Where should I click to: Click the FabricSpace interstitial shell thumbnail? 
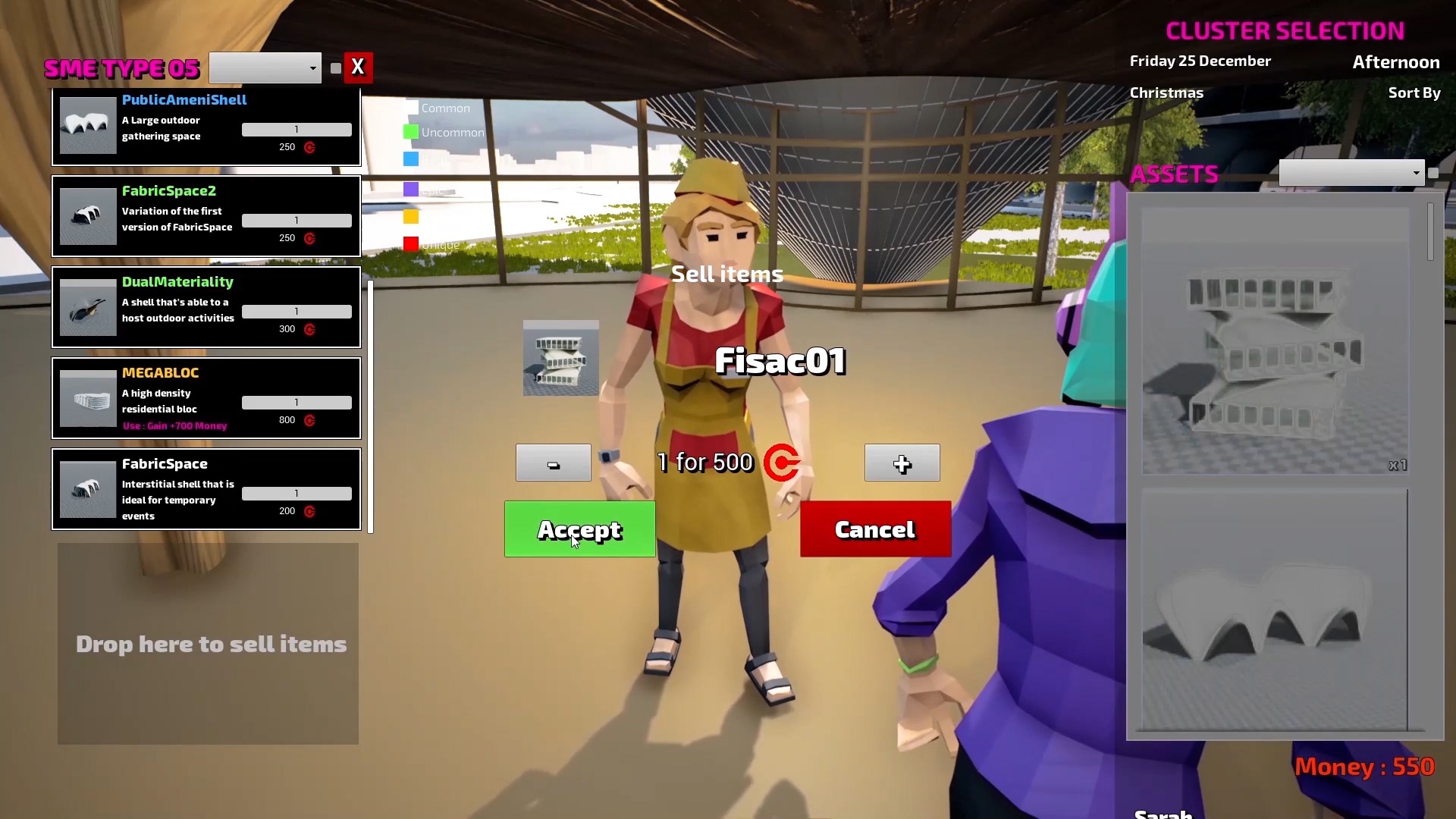coord(86,489)
